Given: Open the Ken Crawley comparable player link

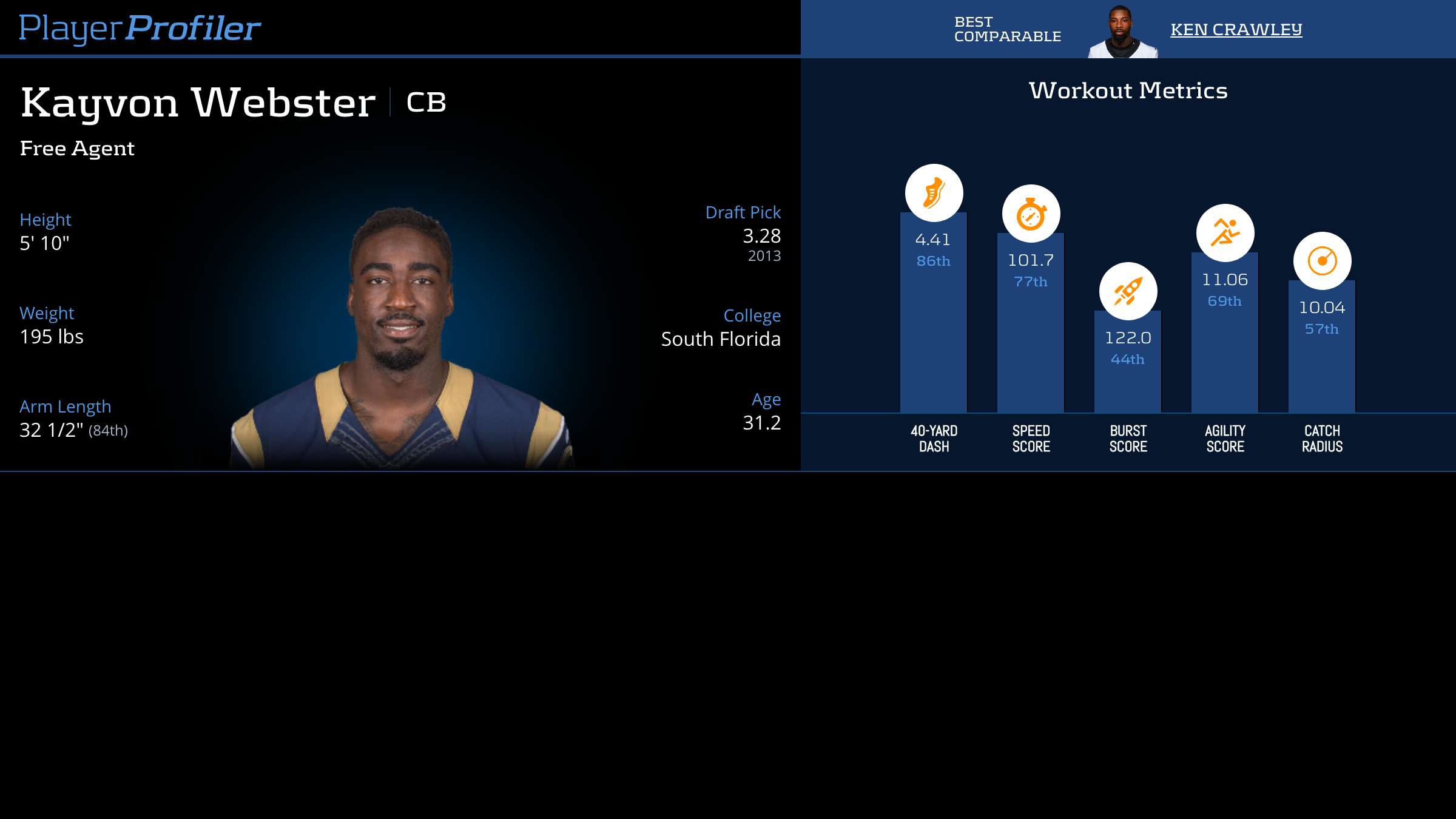Looking at the screenshot, I should pos(1236,29).
